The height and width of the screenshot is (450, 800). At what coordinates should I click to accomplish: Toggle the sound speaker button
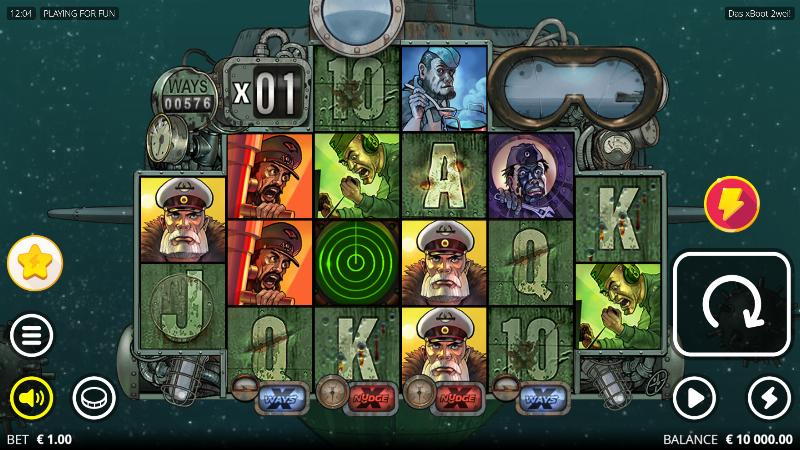(x=32, y=399)
